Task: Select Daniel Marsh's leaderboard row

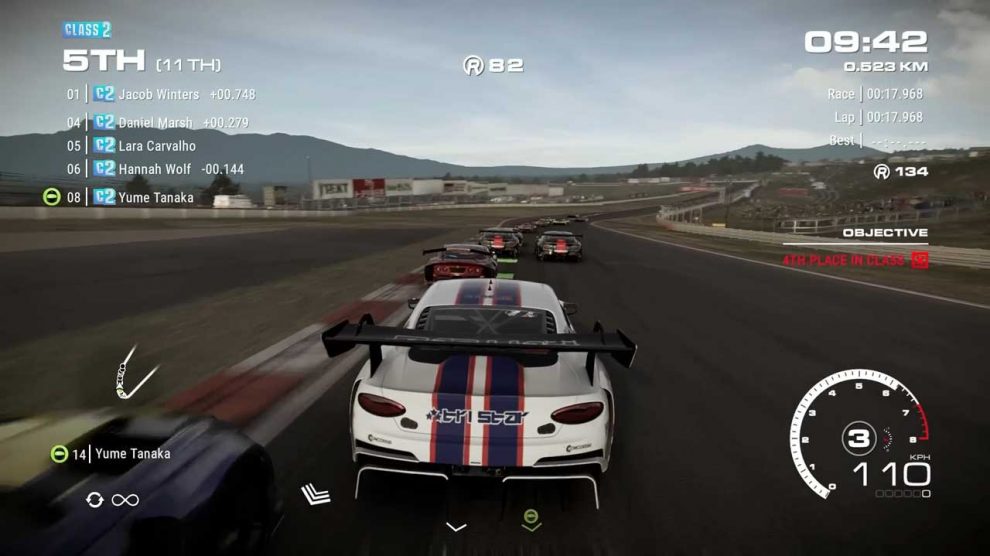Action: pyautogui.click(x=155, y=123)
